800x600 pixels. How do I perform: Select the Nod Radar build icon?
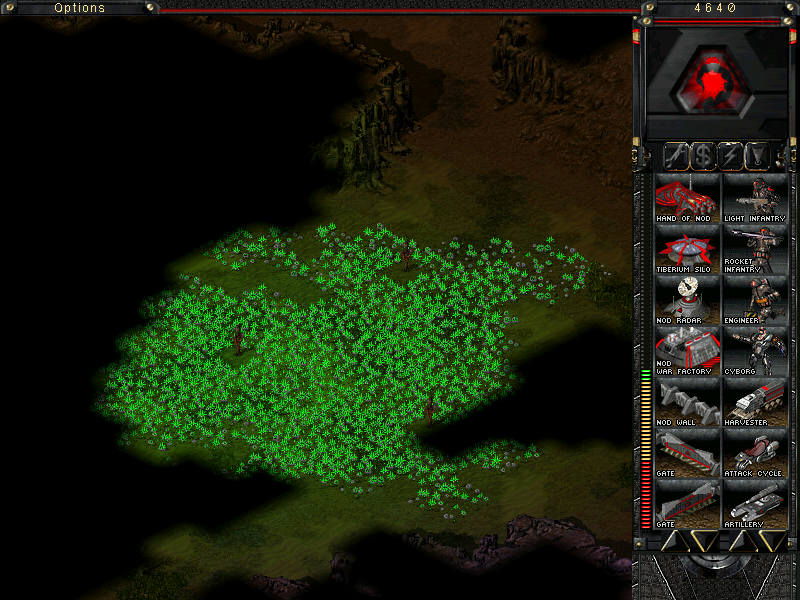(x=687, y=300)
